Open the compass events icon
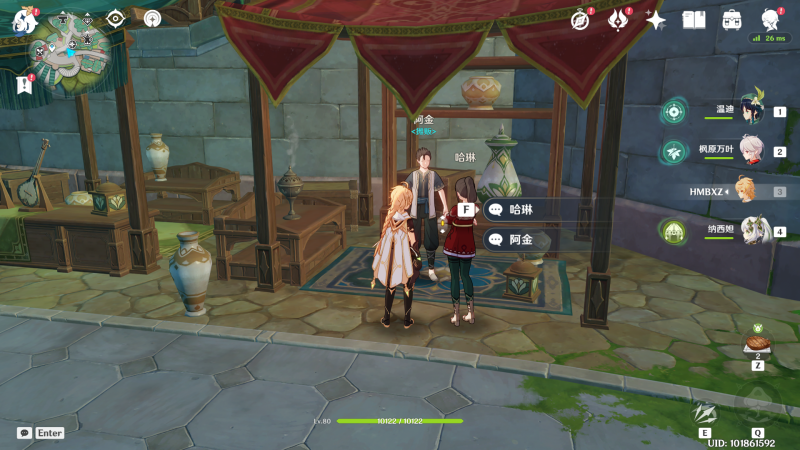 [580, 19]
